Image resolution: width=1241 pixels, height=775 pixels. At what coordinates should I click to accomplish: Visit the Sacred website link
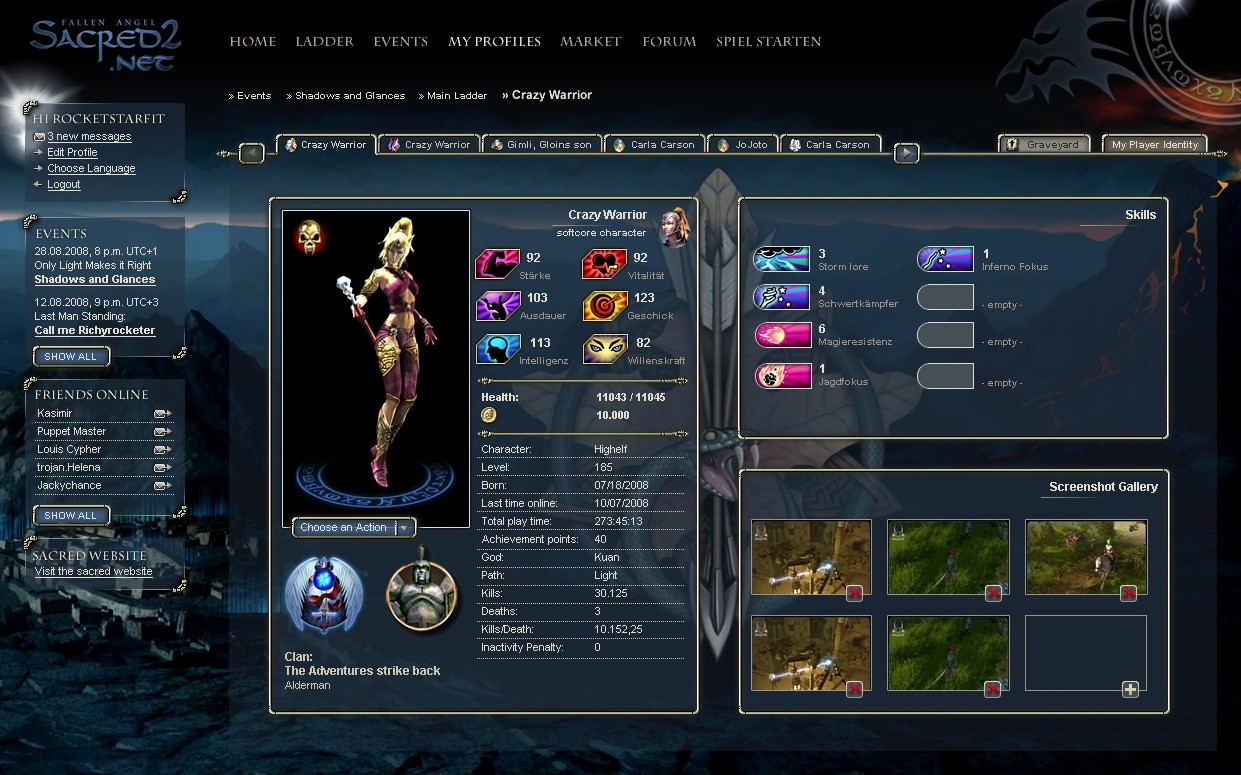[x=93, y=572]
